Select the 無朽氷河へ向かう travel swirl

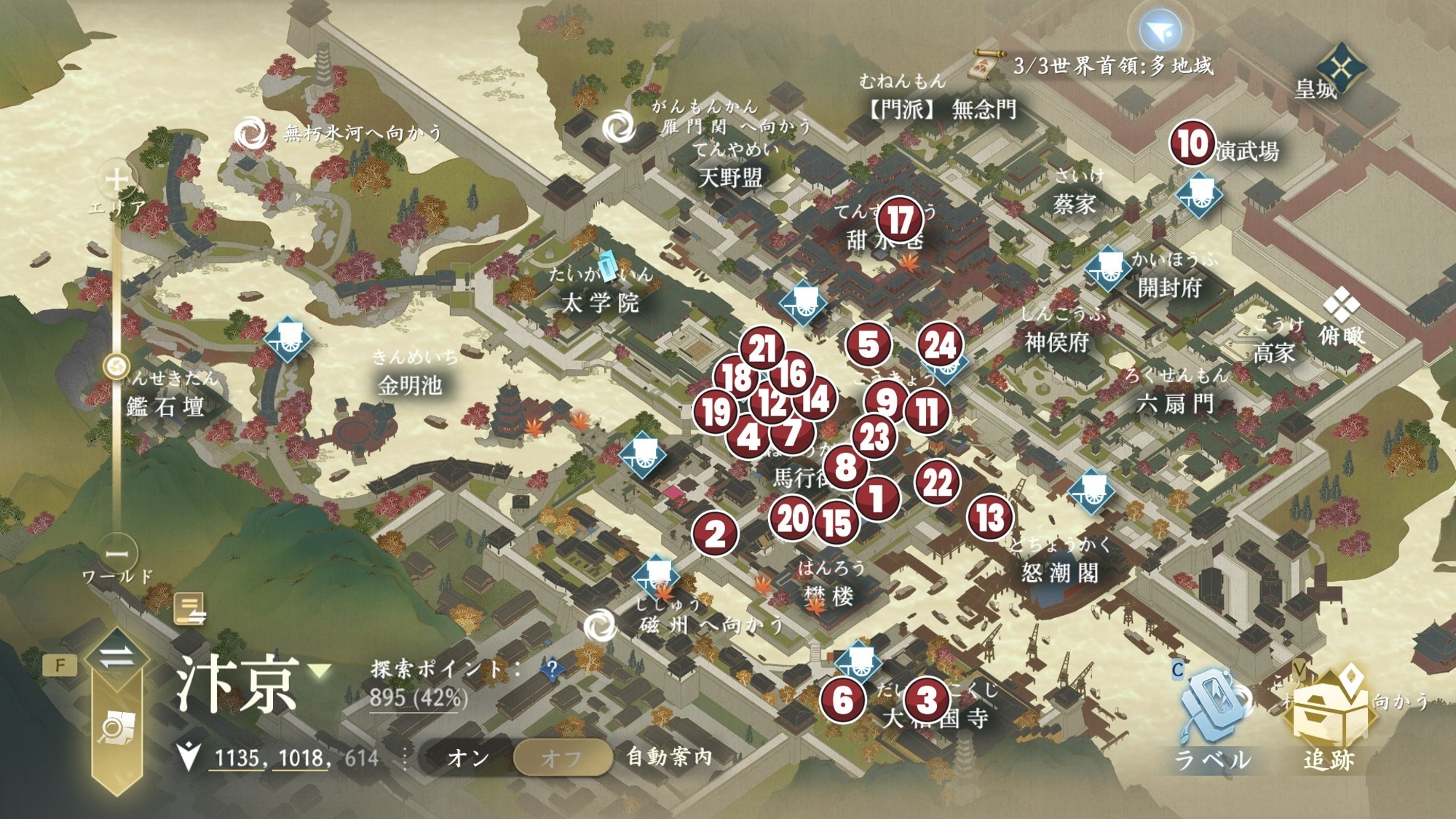(x=252, y=133)
